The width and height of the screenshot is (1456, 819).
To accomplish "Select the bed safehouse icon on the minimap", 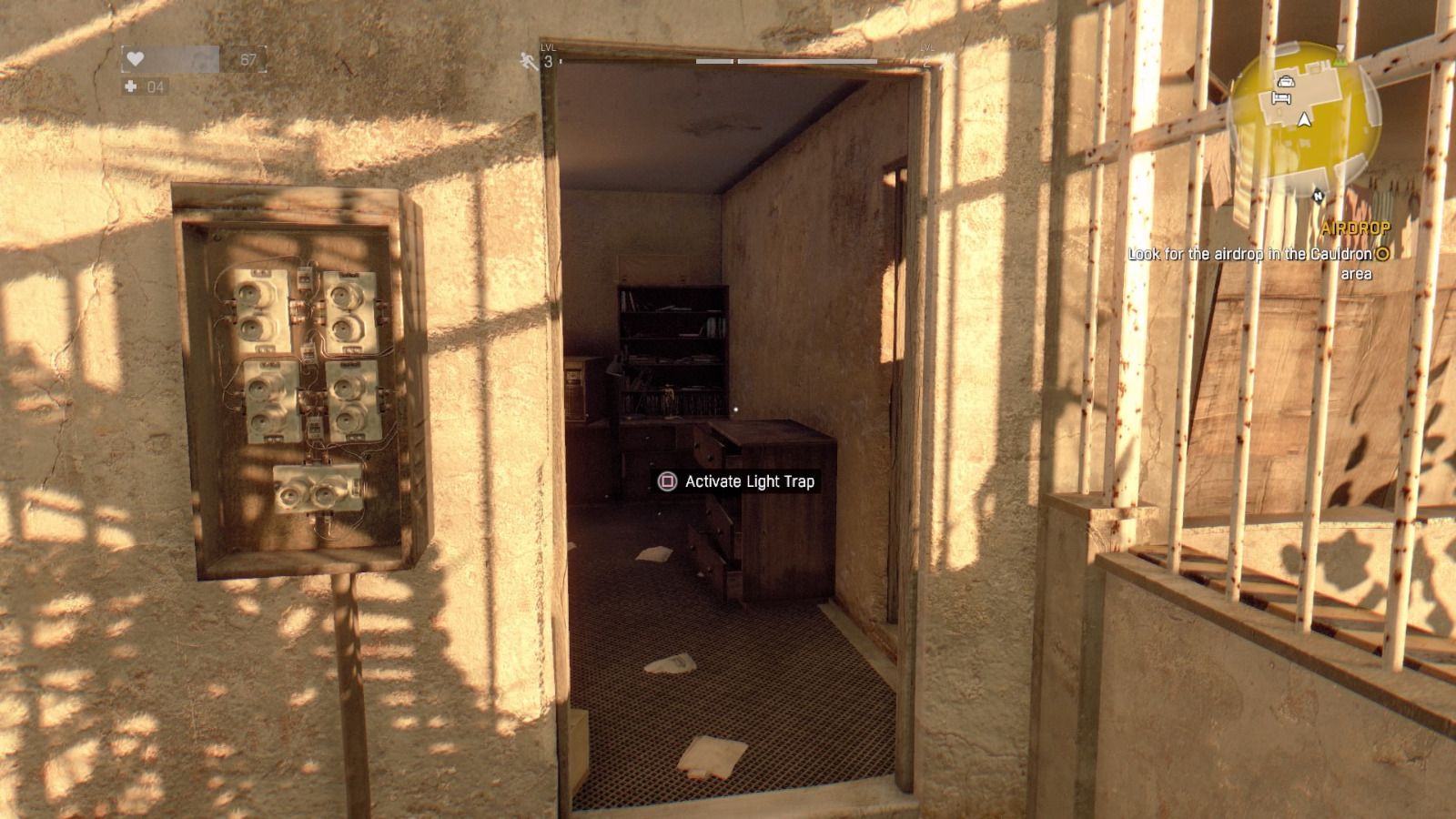I will pos(1281,98).
